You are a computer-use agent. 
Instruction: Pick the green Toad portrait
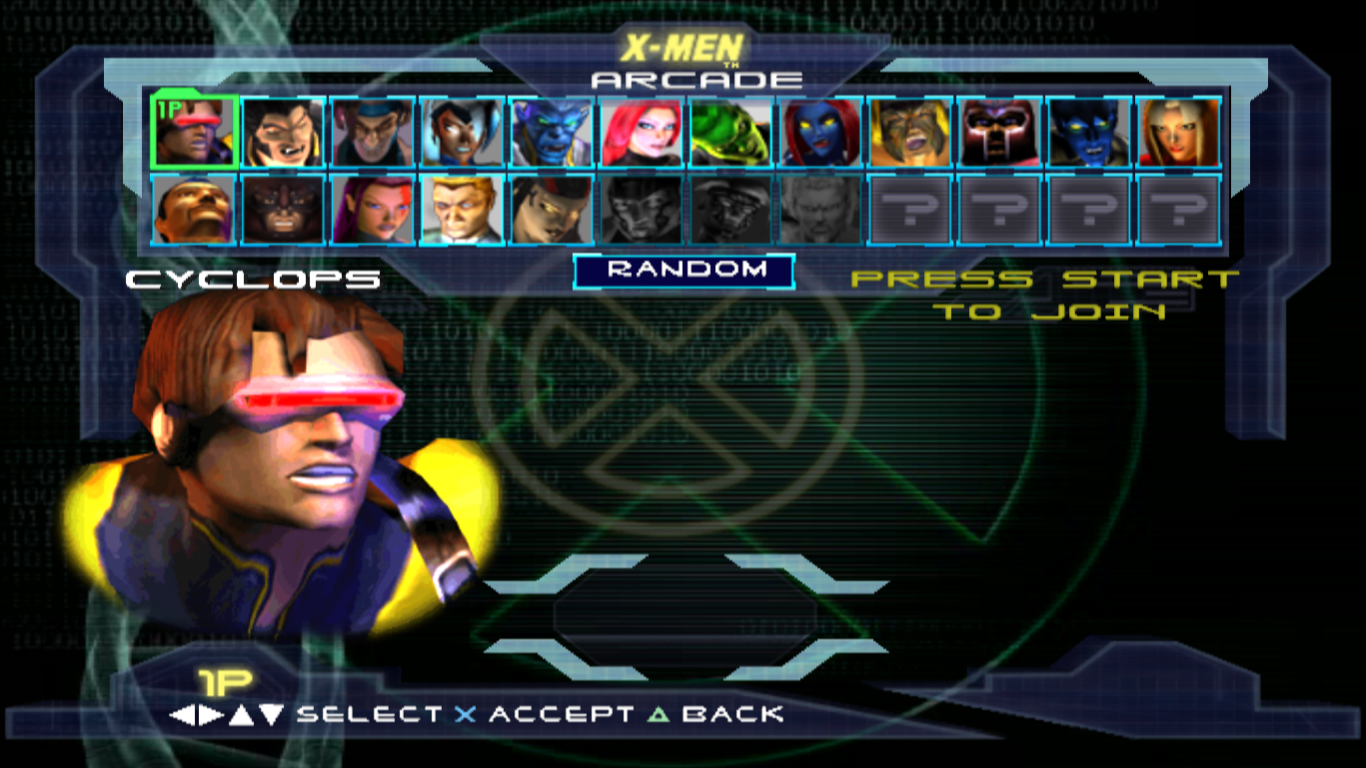[x=730, y=132]
